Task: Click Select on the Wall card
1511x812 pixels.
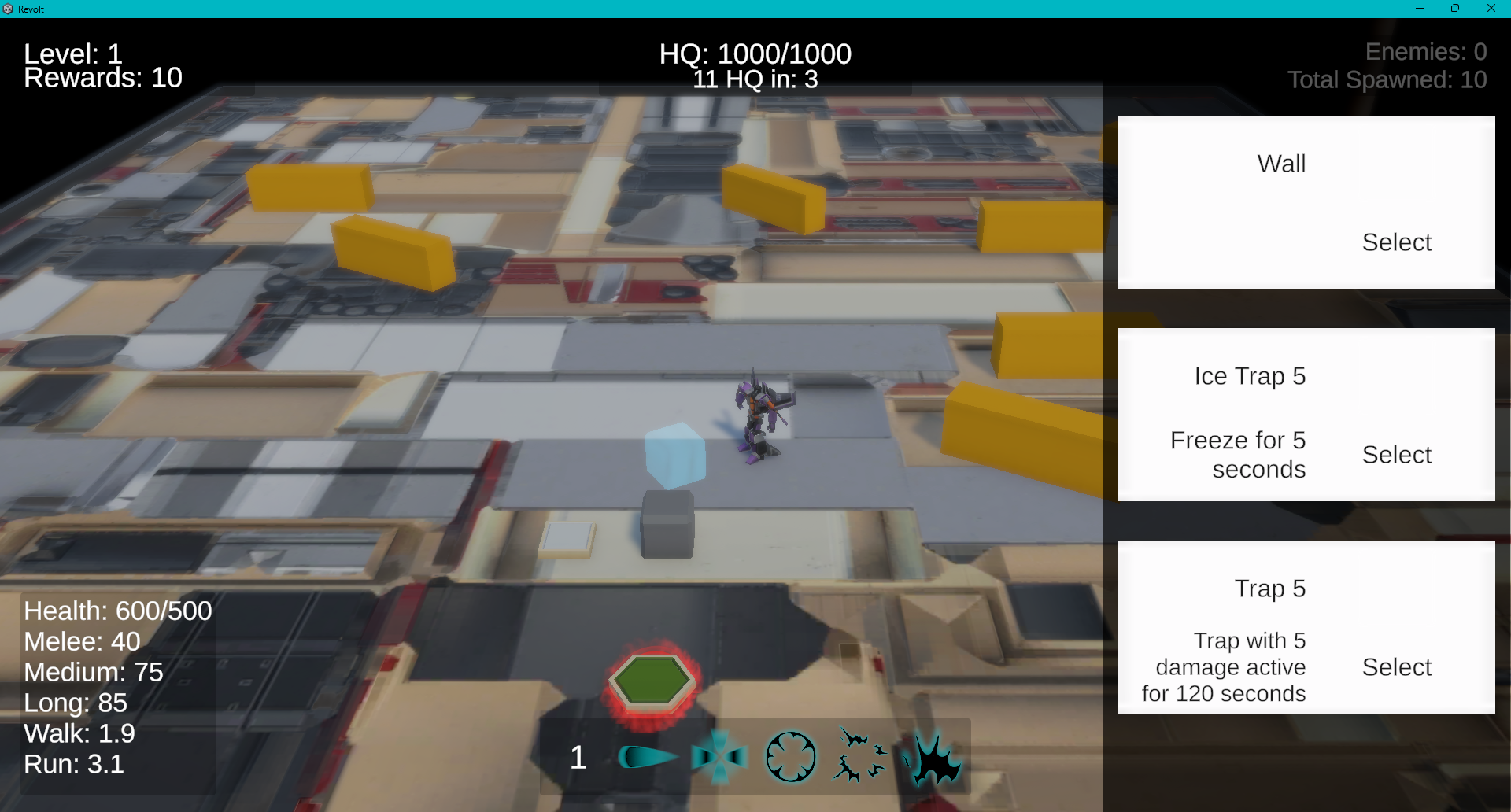Action: (1396, 242)
